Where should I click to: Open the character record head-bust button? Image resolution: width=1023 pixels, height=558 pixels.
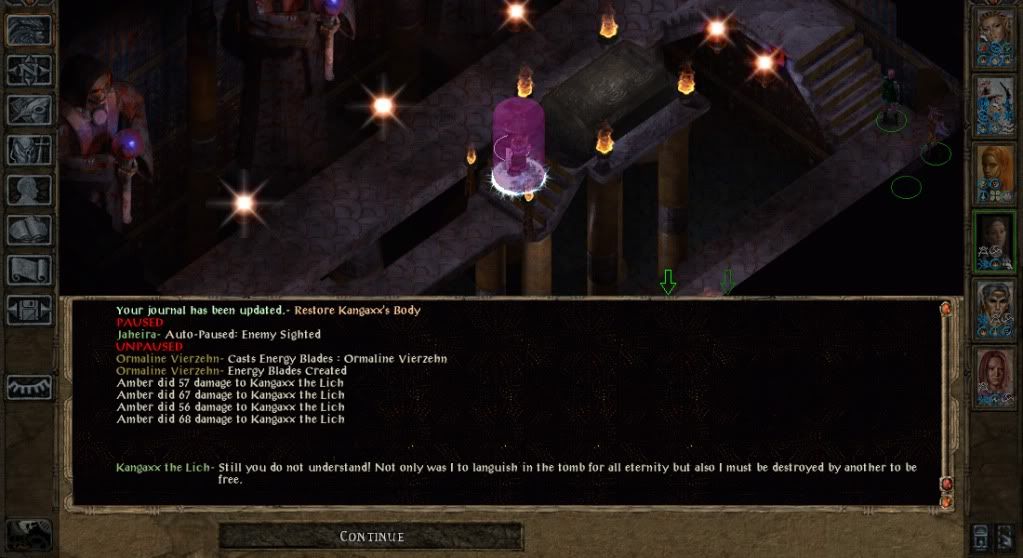(x=29, y=190)
